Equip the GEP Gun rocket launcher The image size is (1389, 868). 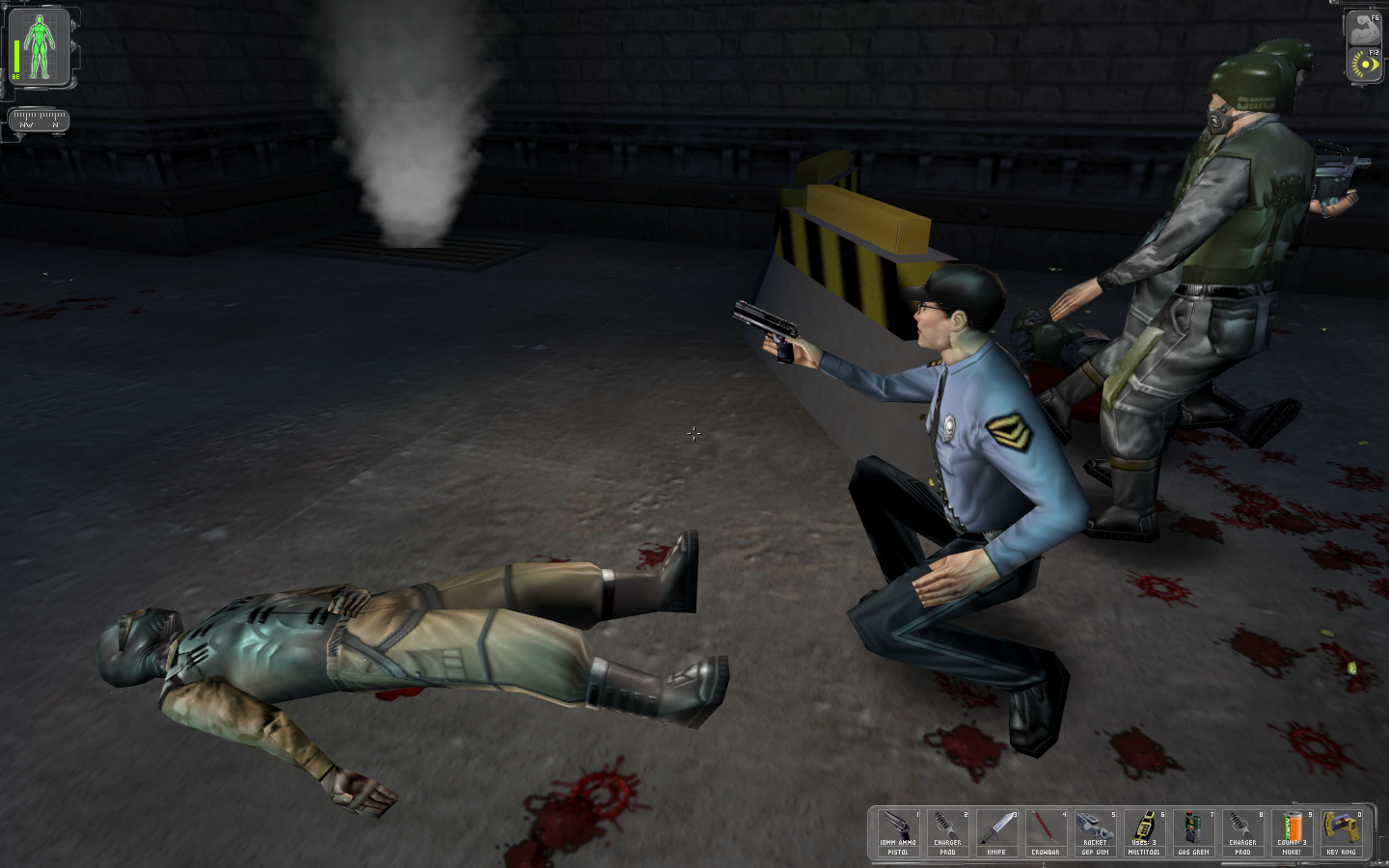(x=1095, y=832)
